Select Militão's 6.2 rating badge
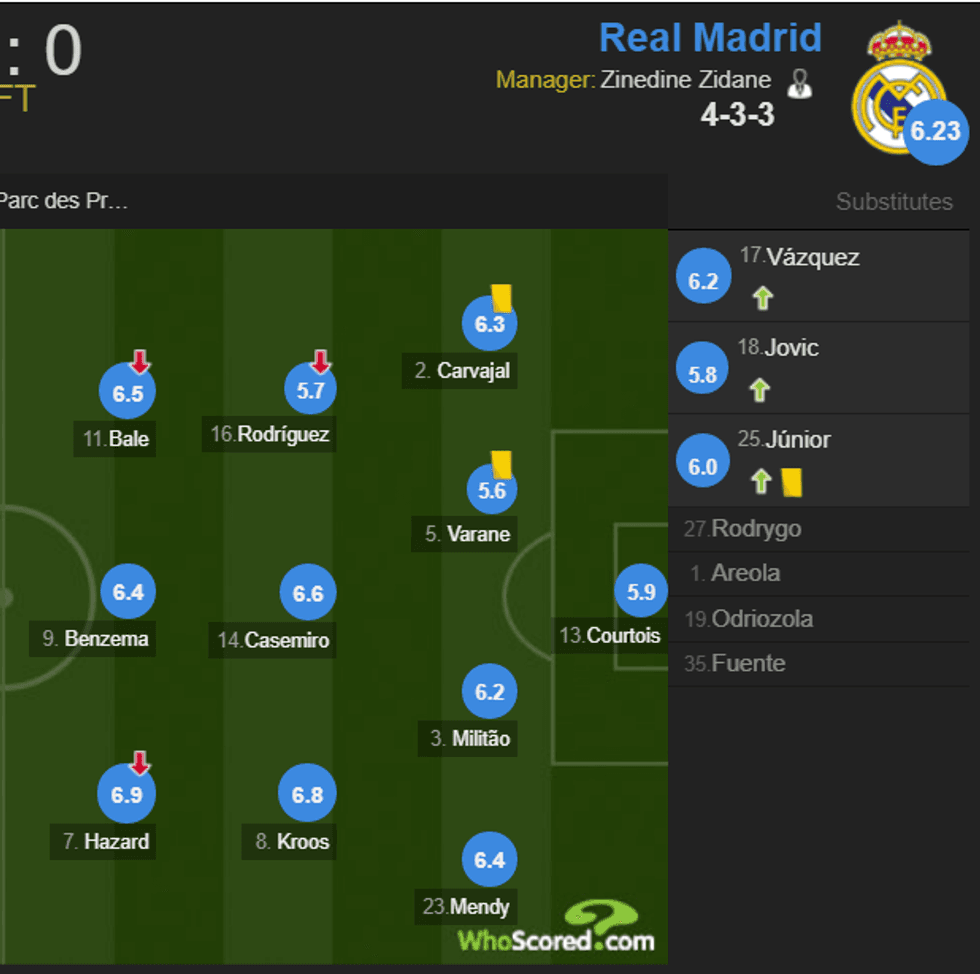 [x=490, y=691]
